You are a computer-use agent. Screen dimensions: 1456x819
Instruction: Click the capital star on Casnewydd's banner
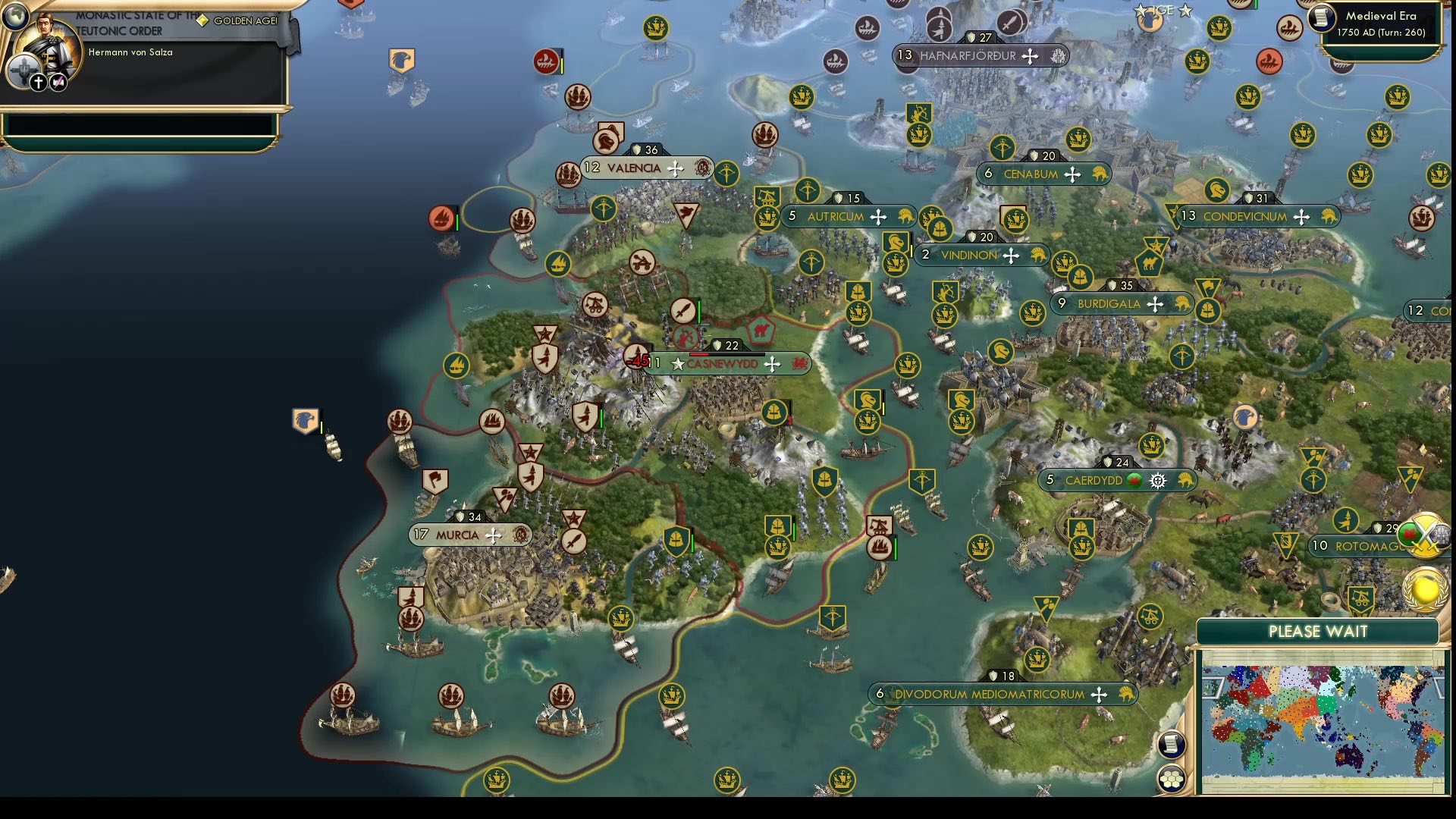pos(676,364)
